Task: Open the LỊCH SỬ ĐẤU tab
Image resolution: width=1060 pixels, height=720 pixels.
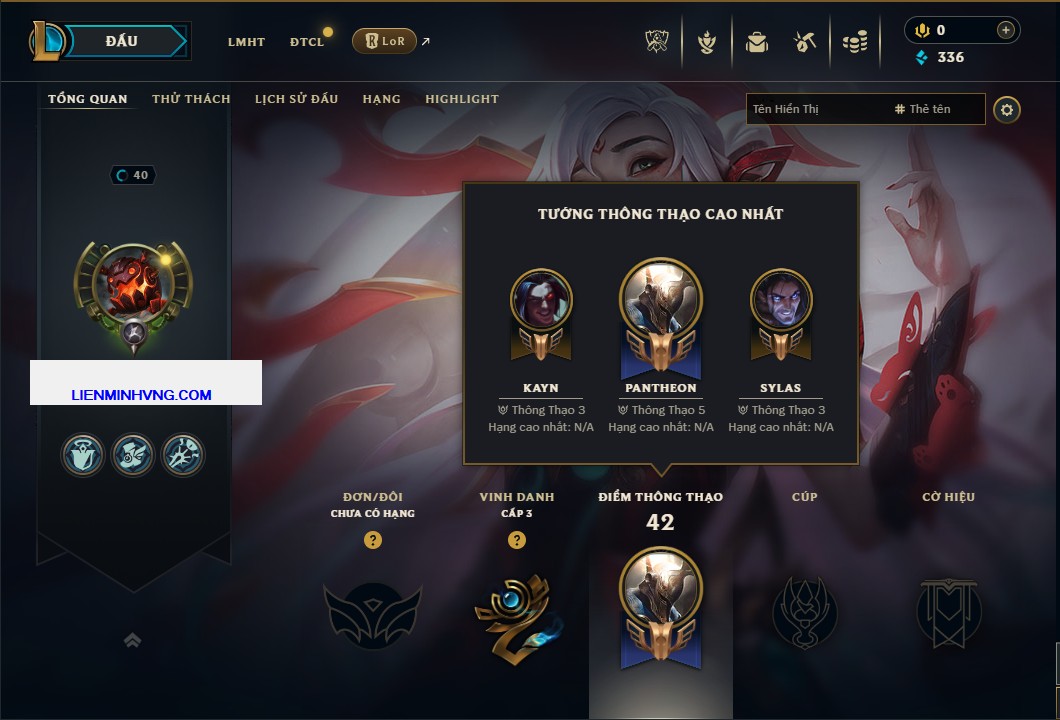Action: (296, 99)
